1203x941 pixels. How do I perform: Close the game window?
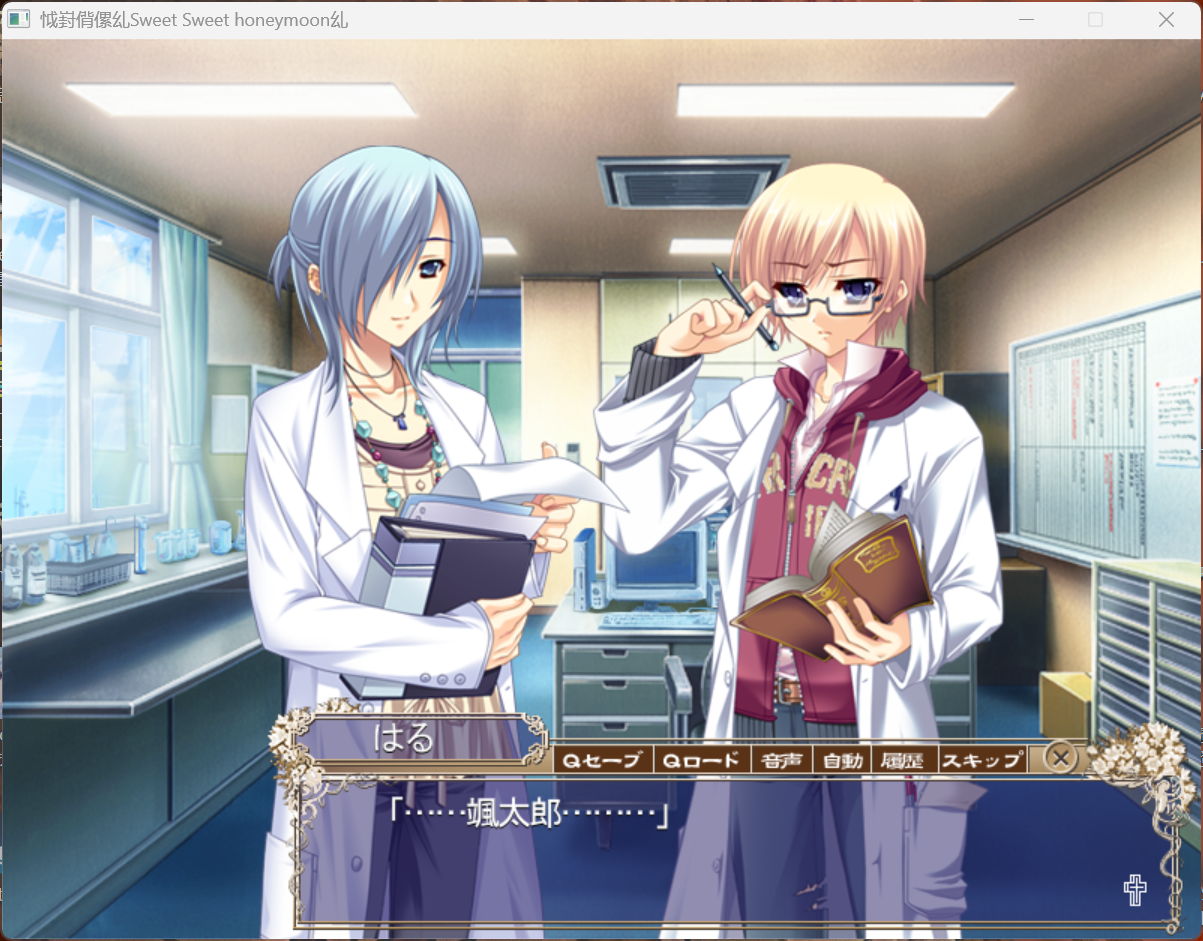1166,20
